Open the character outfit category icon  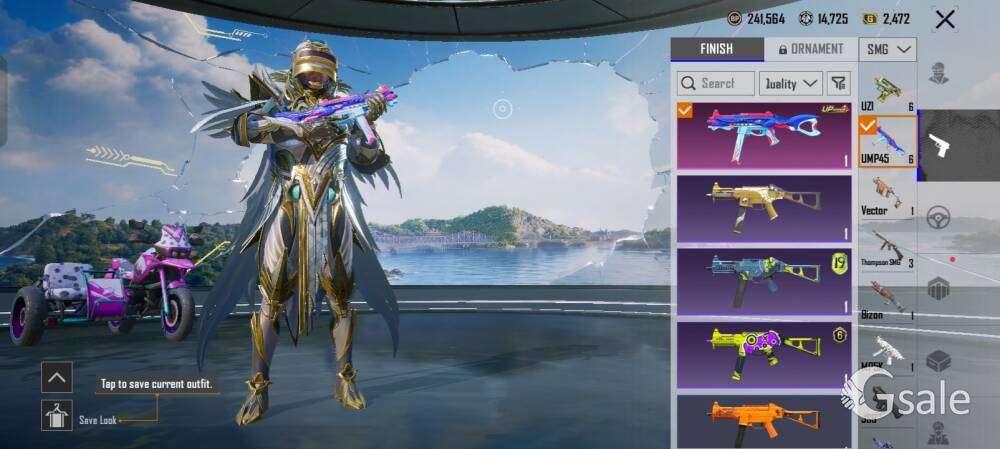(x=938, y=73)
